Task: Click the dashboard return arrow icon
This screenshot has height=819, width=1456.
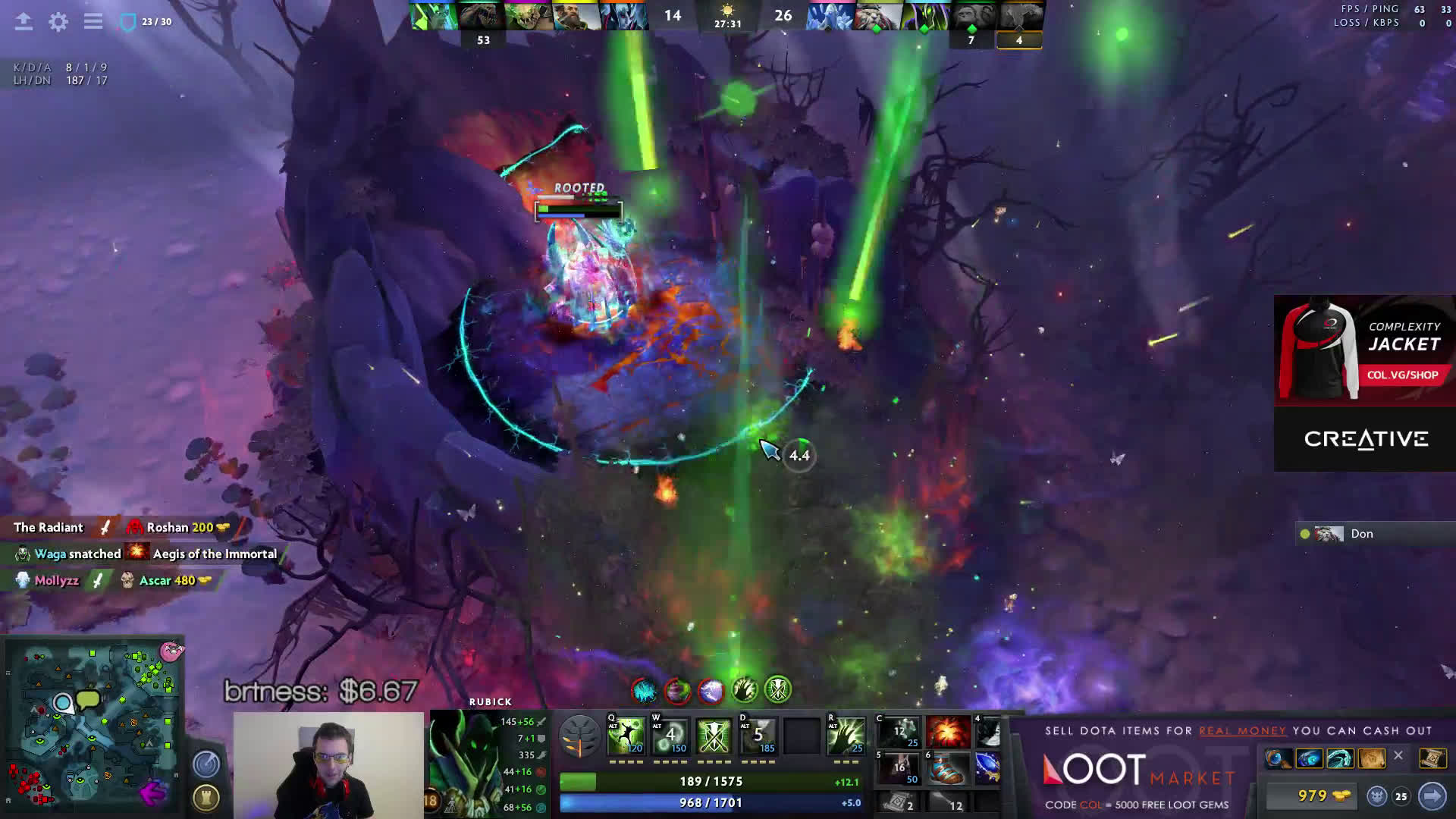Action: tap(24, 22)
